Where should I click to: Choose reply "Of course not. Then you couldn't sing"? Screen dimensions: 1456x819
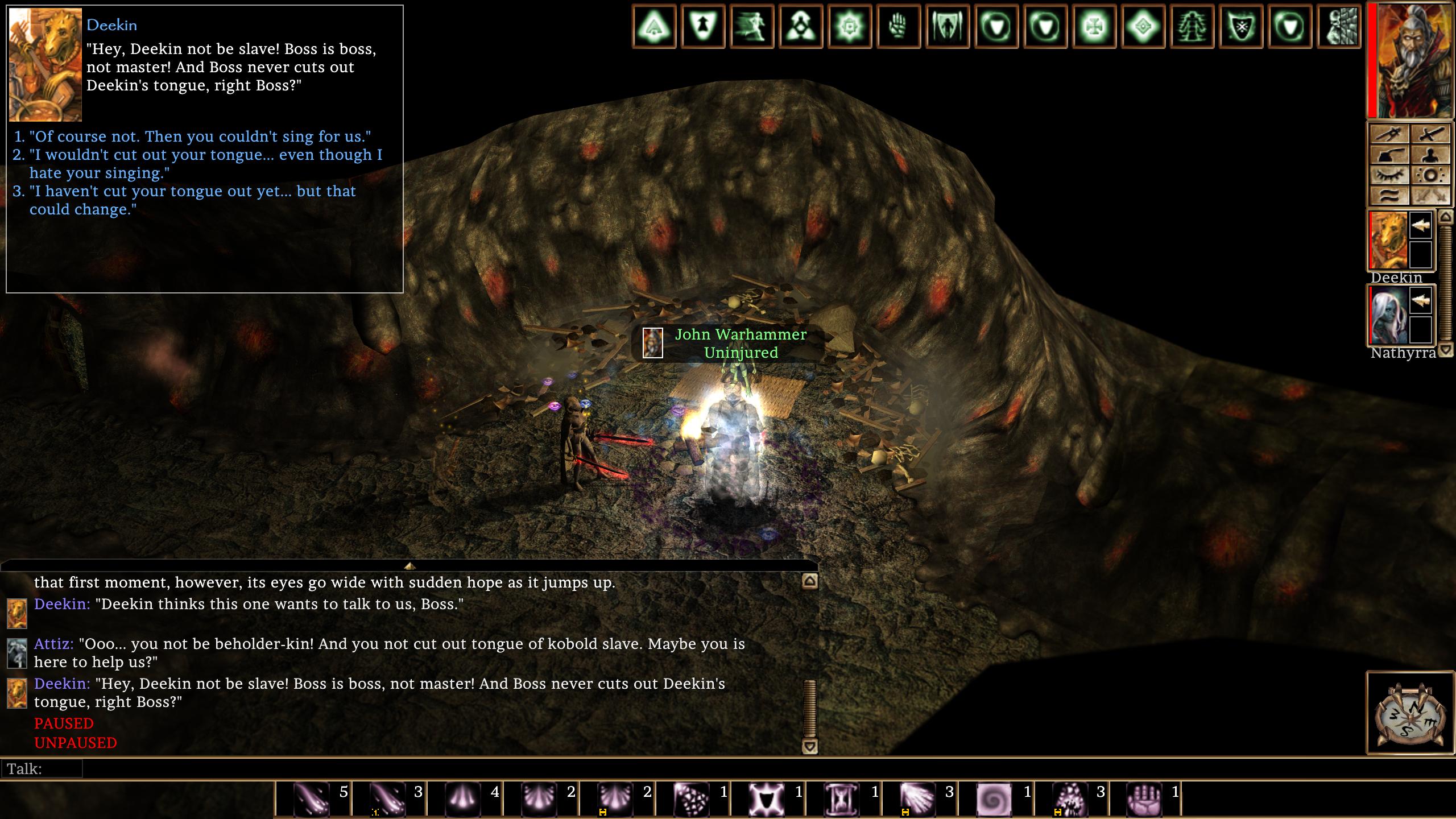tap(199, 136)
